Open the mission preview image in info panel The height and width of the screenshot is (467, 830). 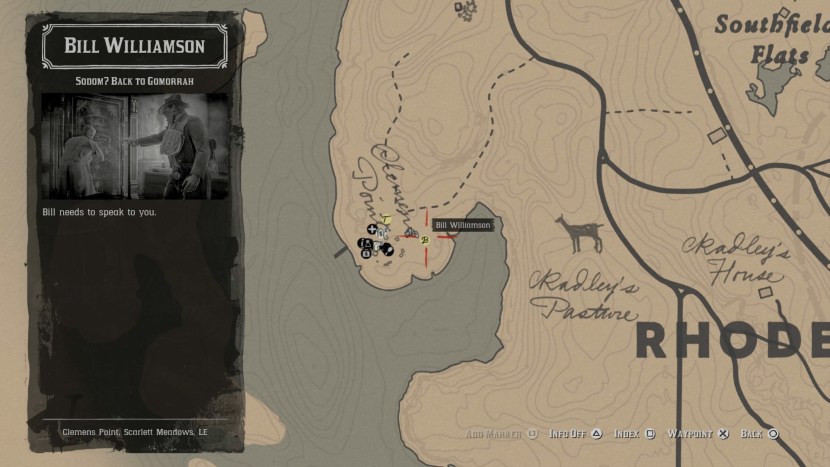click(135, 146)
